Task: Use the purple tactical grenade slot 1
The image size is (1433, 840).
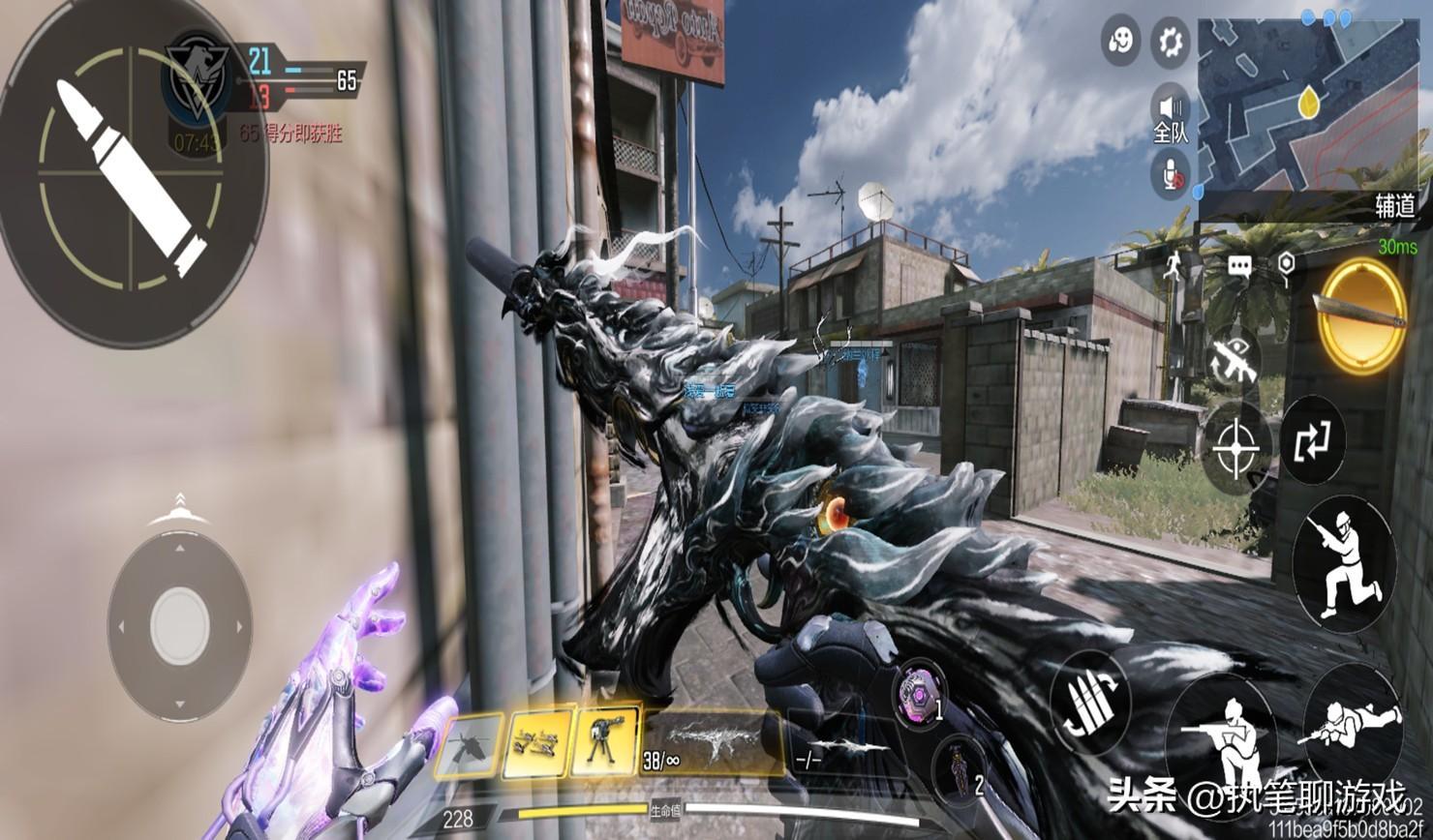Action: point(919,696)
